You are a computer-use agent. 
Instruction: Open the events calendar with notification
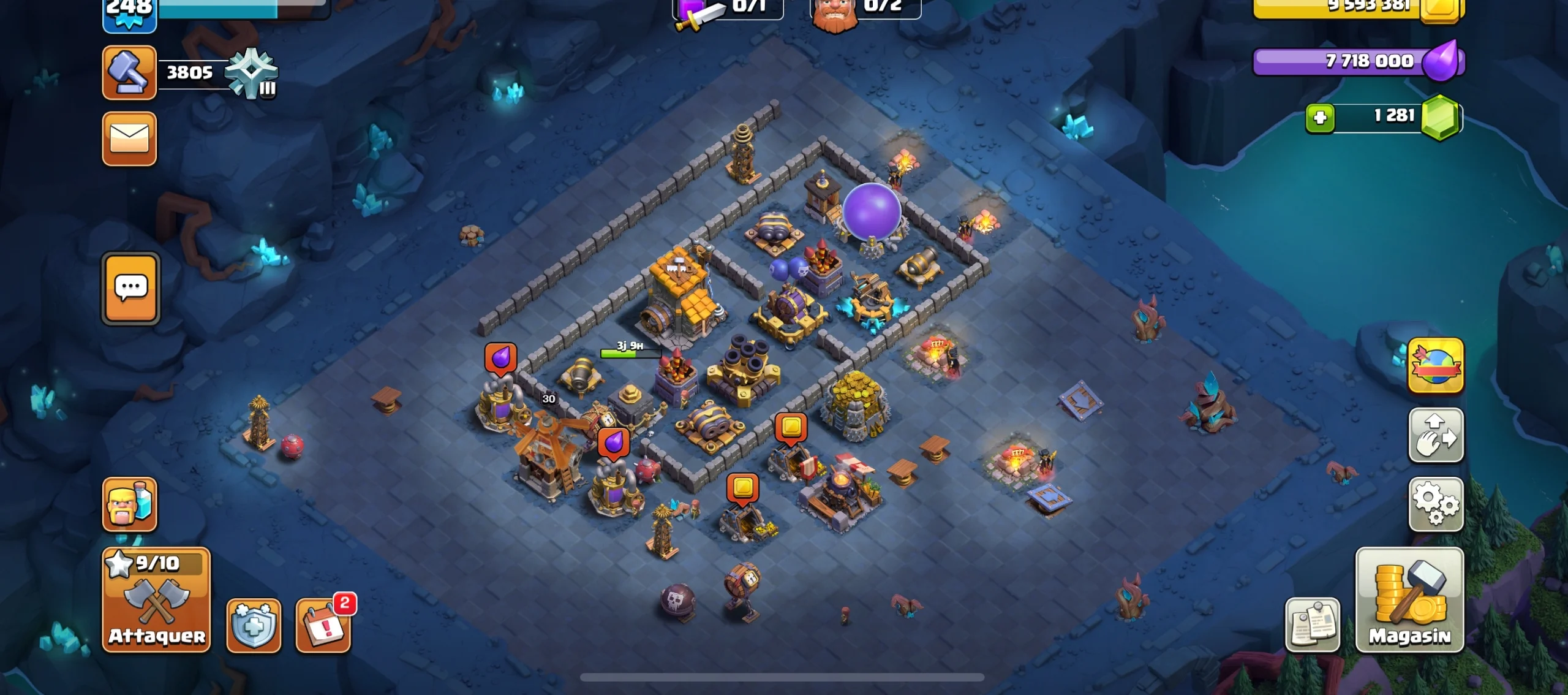pyautogui.click(x=323, y=625)
